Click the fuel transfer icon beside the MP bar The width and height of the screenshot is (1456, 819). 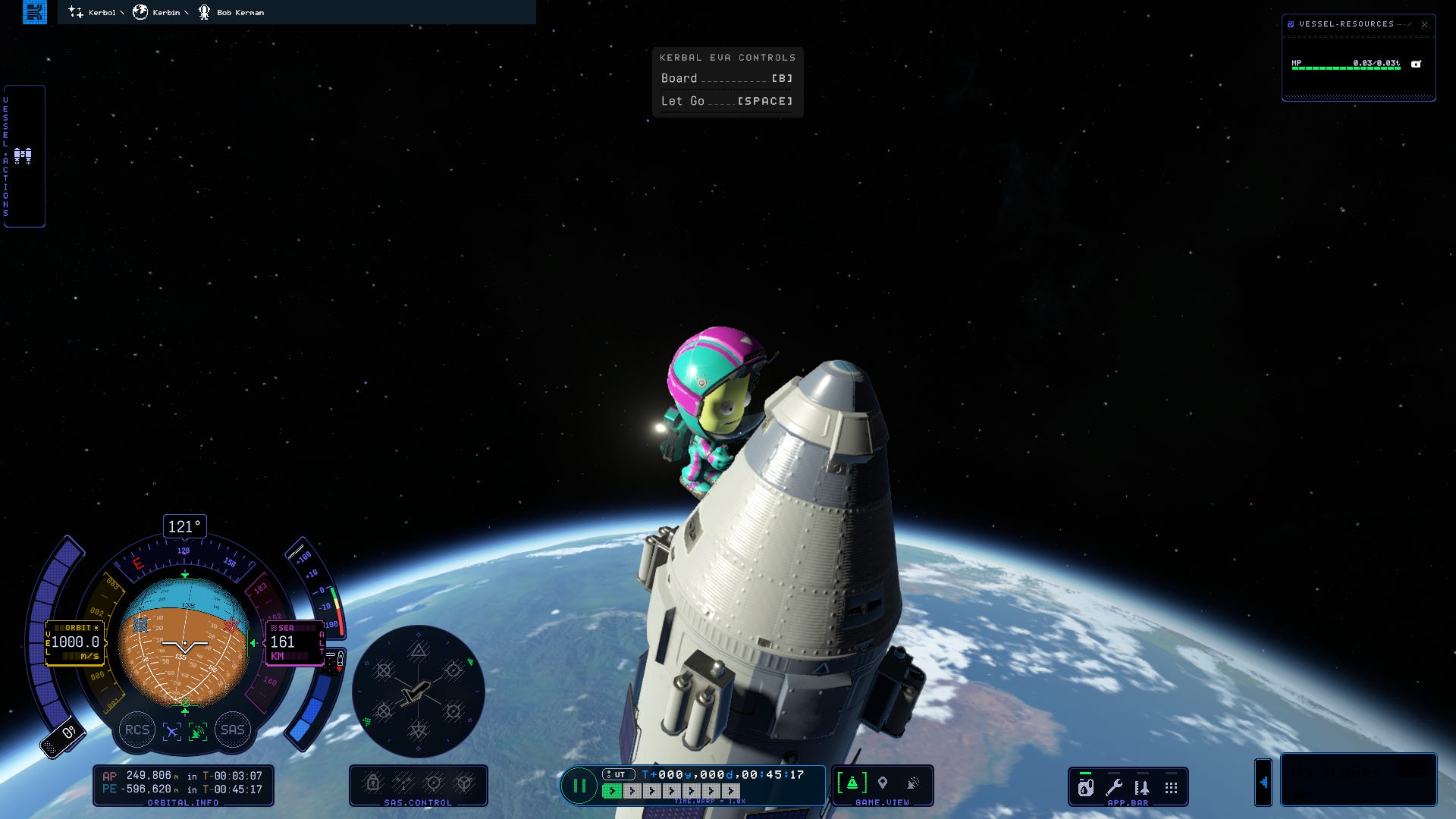click(1415, 64)
